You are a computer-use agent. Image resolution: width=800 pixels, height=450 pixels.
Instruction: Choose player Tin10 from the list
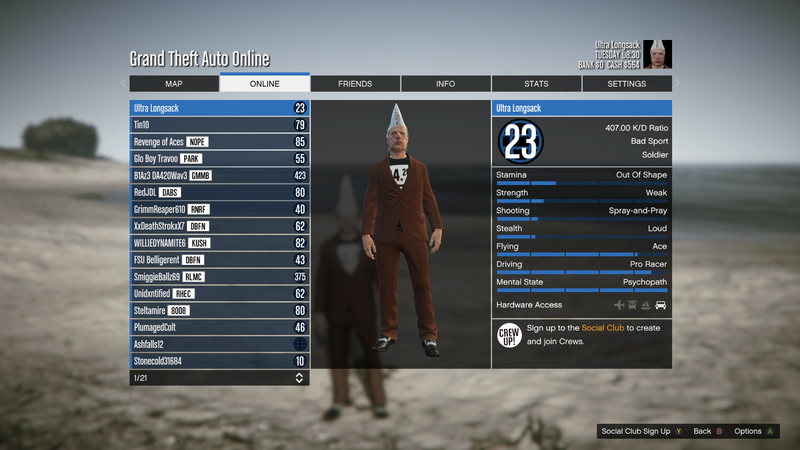pos(219,125)
